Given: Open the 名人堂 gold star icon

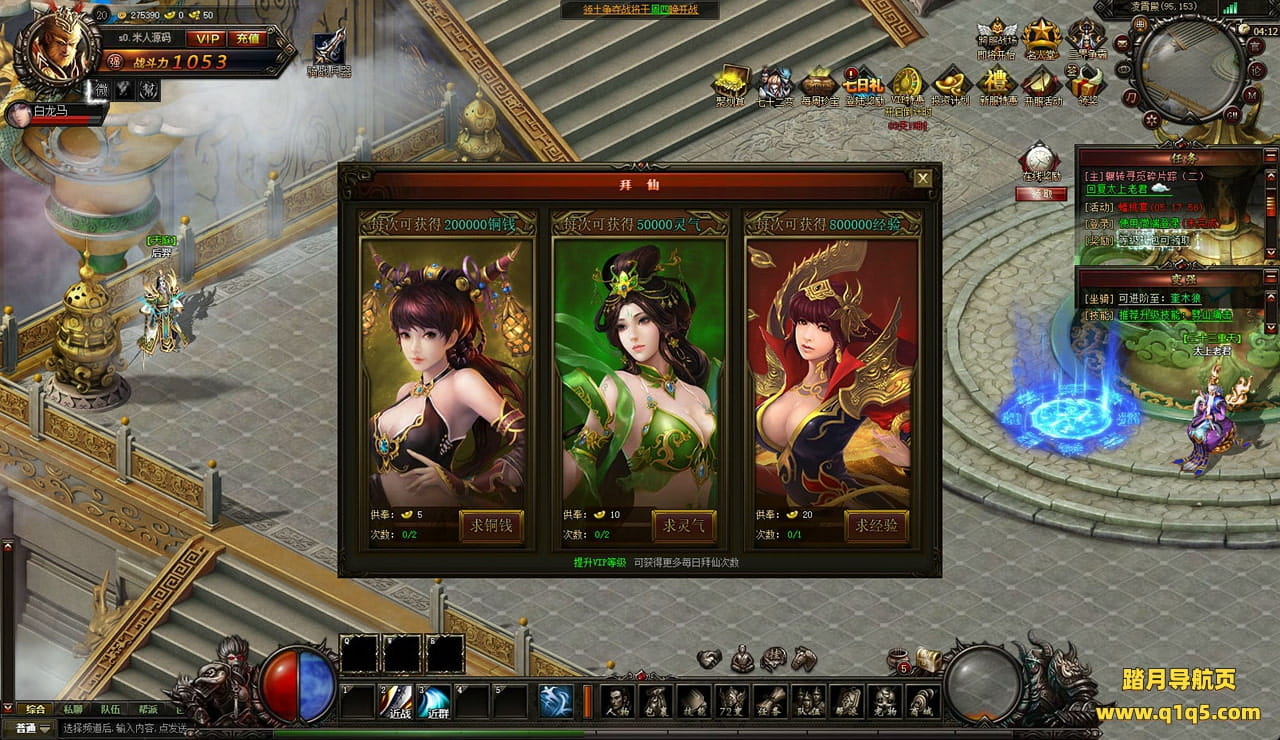Looking at the screenshot, I should tap(1041, 38).
